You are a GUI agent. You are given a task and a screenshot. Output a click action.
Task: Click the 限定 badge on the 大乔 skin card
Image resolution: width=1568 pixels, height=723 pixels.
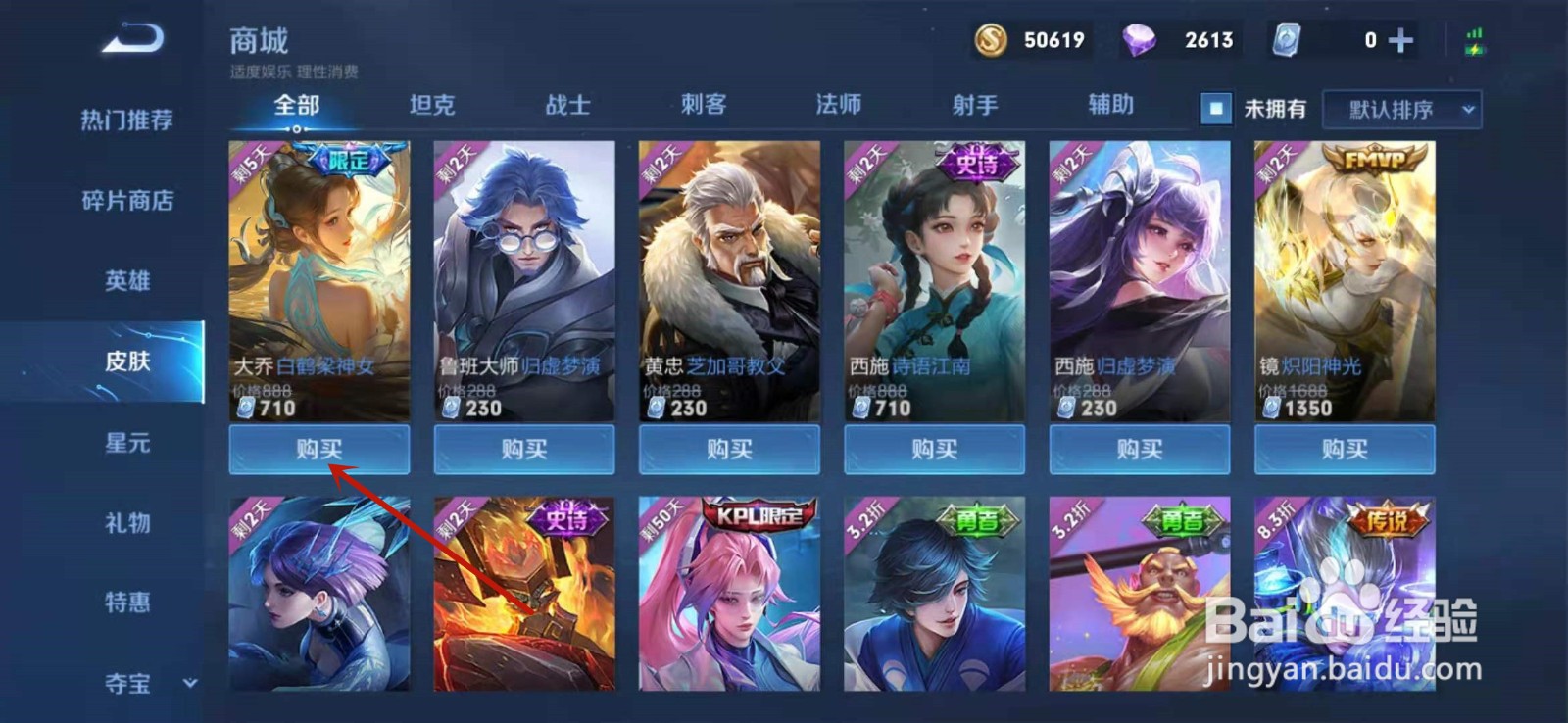pos(343,159)
